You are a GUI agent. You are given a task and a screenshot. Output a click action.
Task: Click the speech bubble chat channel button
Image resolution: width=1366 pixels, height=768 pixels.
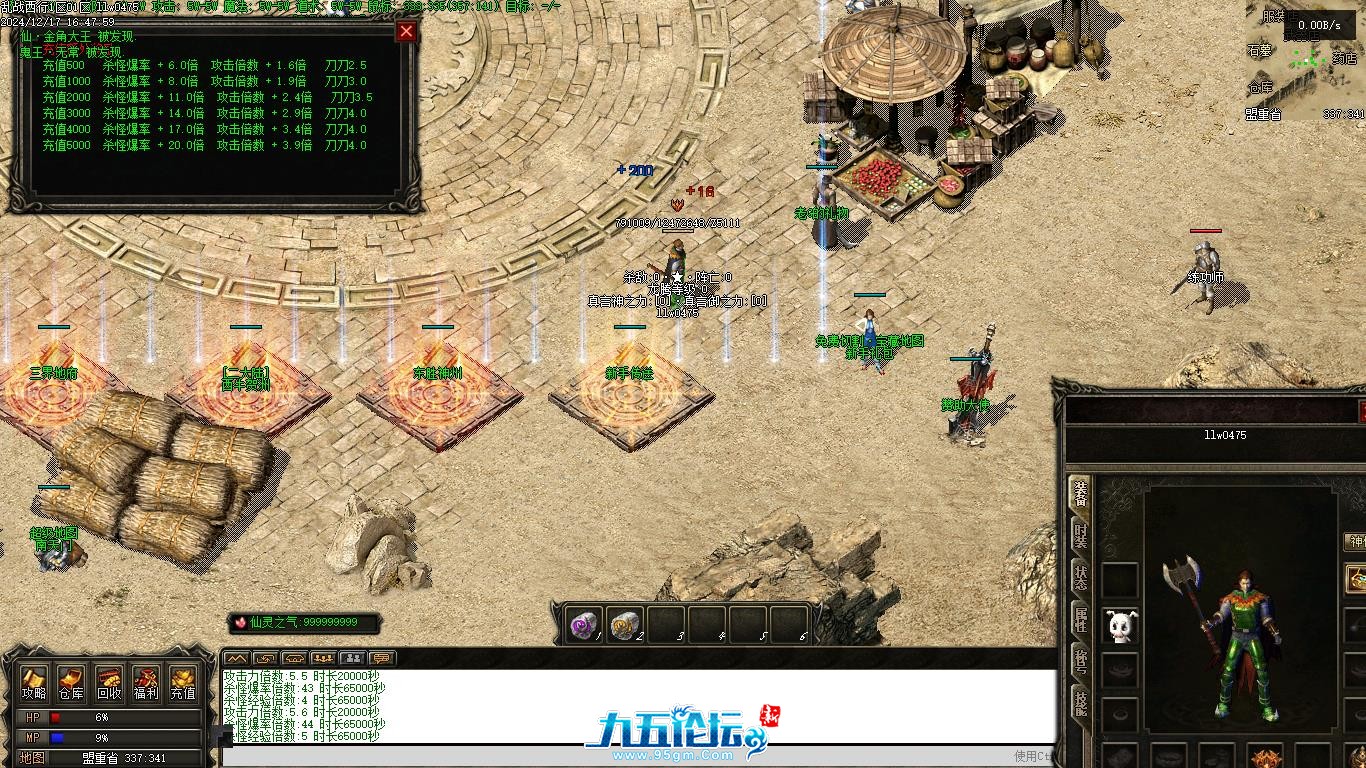click(381, 658)
